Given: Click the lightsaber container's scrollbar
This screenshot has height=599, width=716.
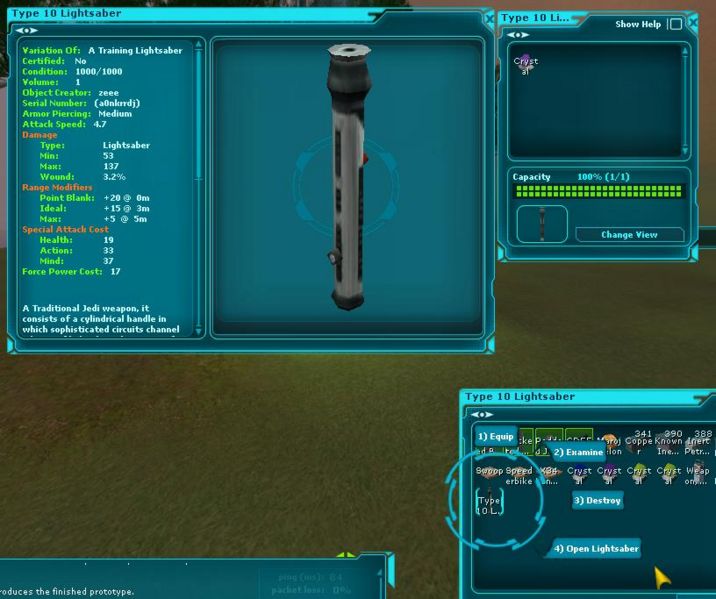Looking at the screenshot, I should pos(684,98).
